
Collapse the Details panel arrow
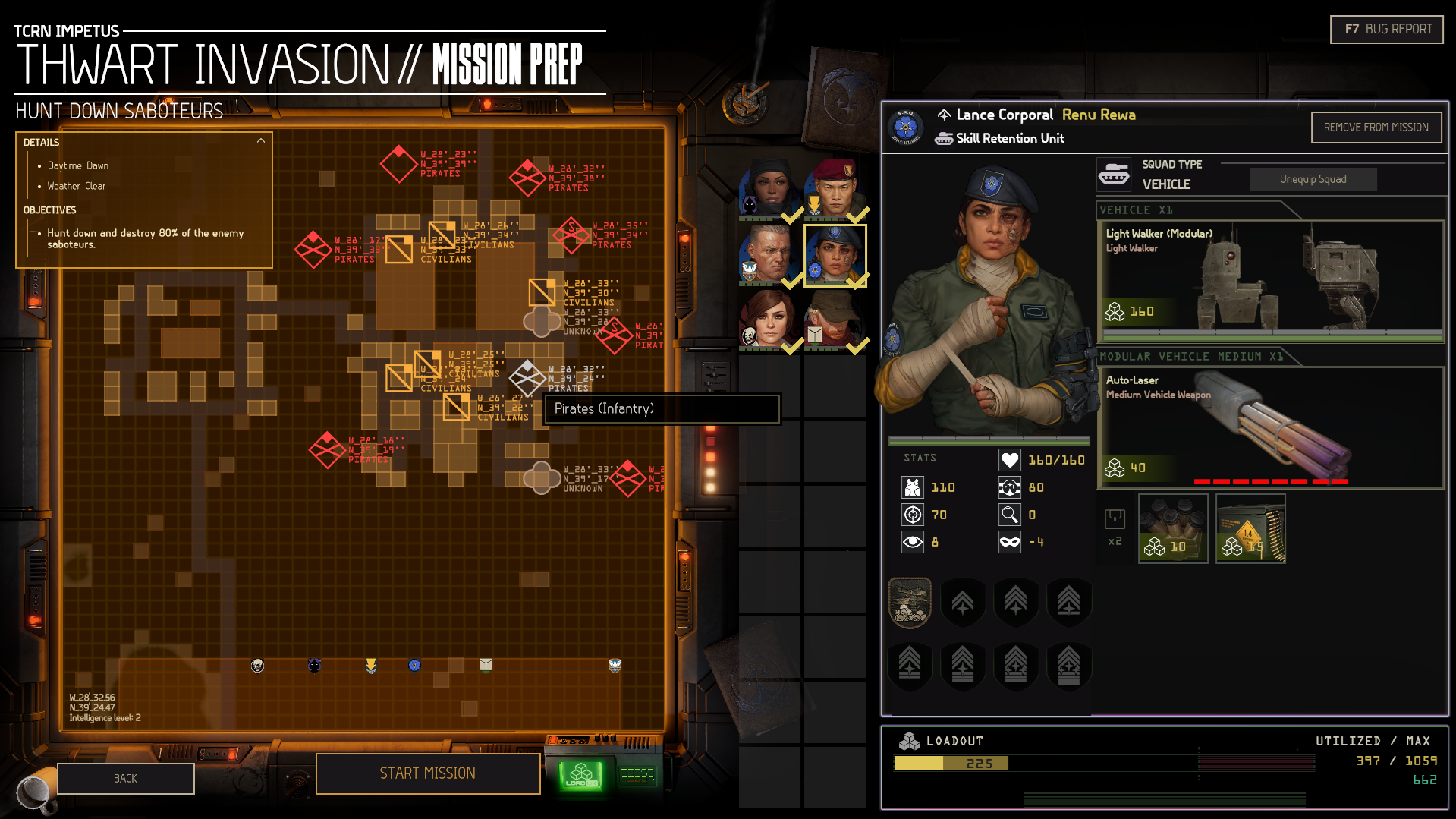(261, 141)
